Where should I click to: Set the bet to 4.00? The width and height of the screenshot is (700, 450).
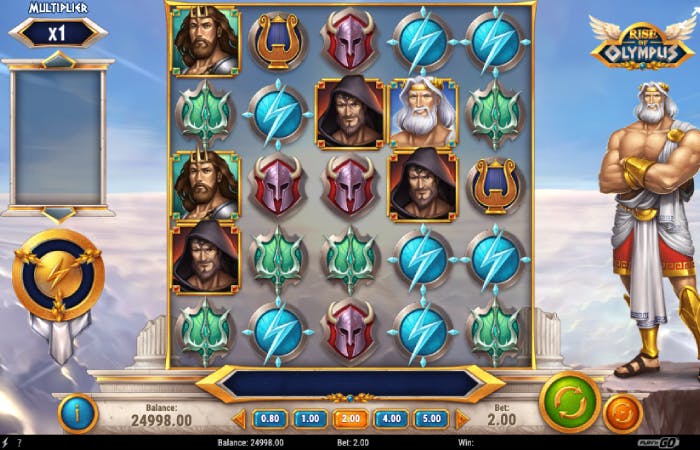point(391,419)
